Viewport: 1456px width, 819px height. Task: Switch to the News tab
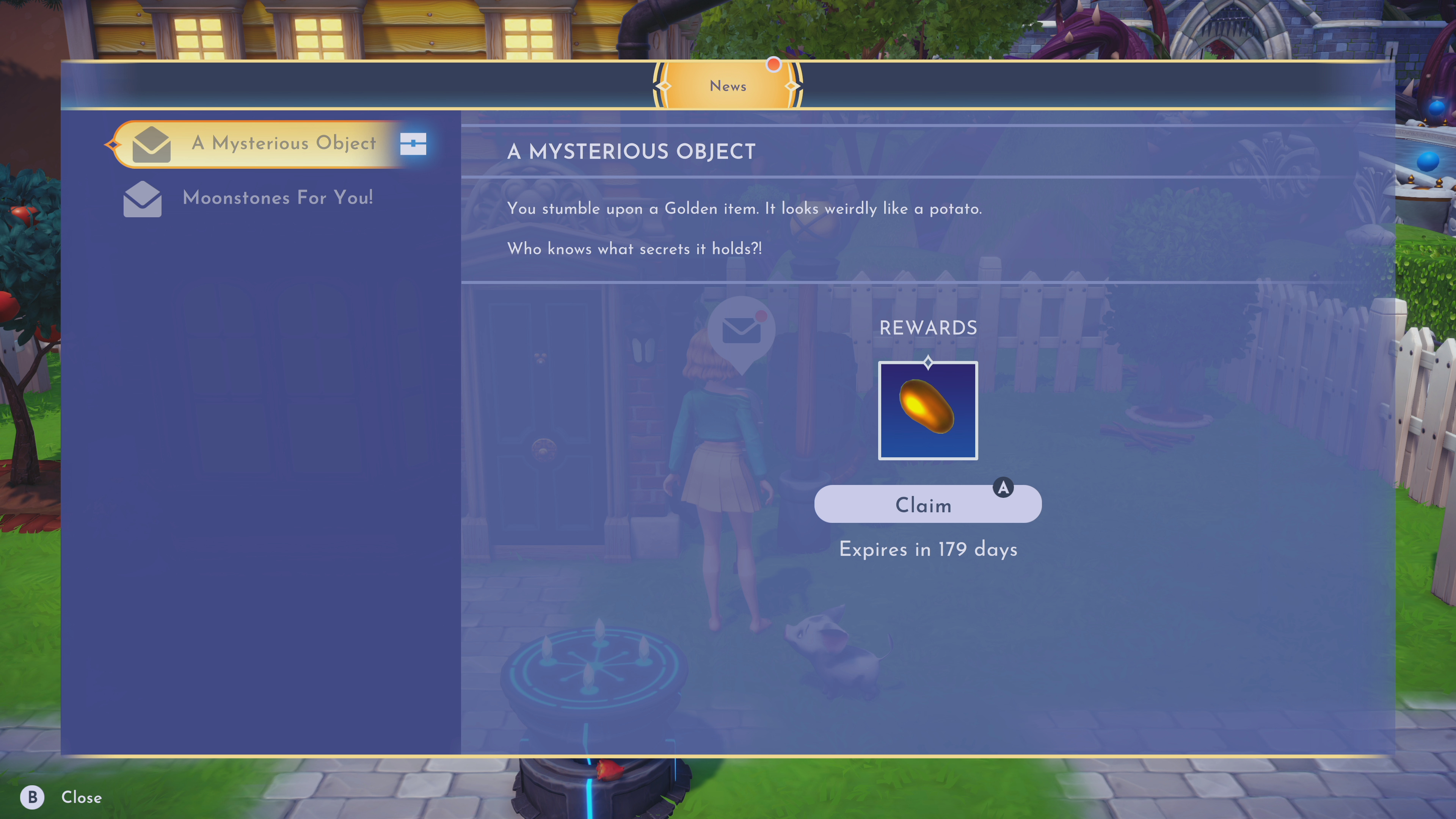point(728,86)
